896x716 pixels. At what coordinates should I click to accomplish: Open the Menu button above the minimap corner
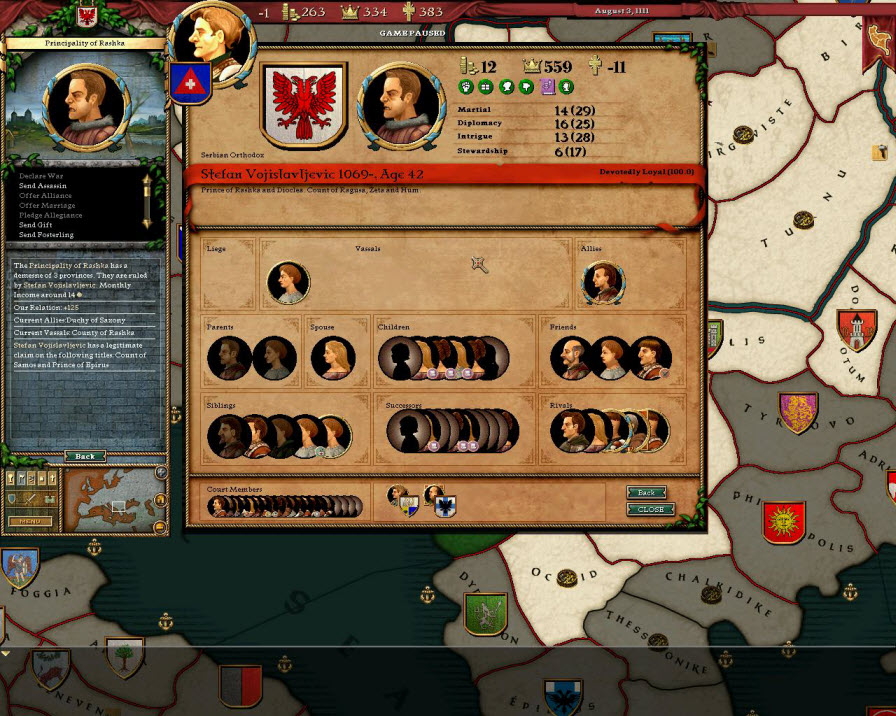[30, 521]
